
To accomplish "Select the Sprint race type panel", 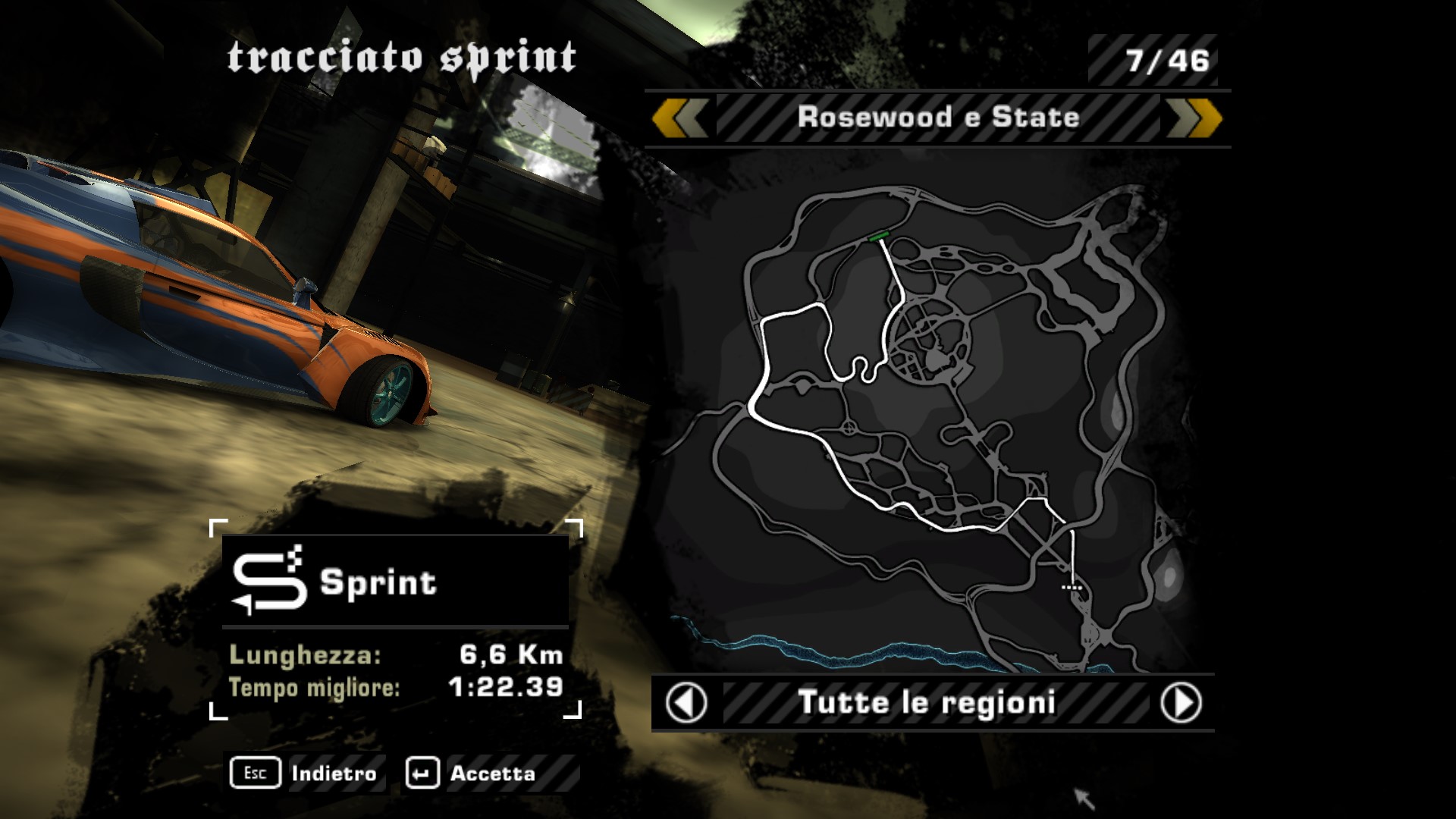I will point(395,582).
